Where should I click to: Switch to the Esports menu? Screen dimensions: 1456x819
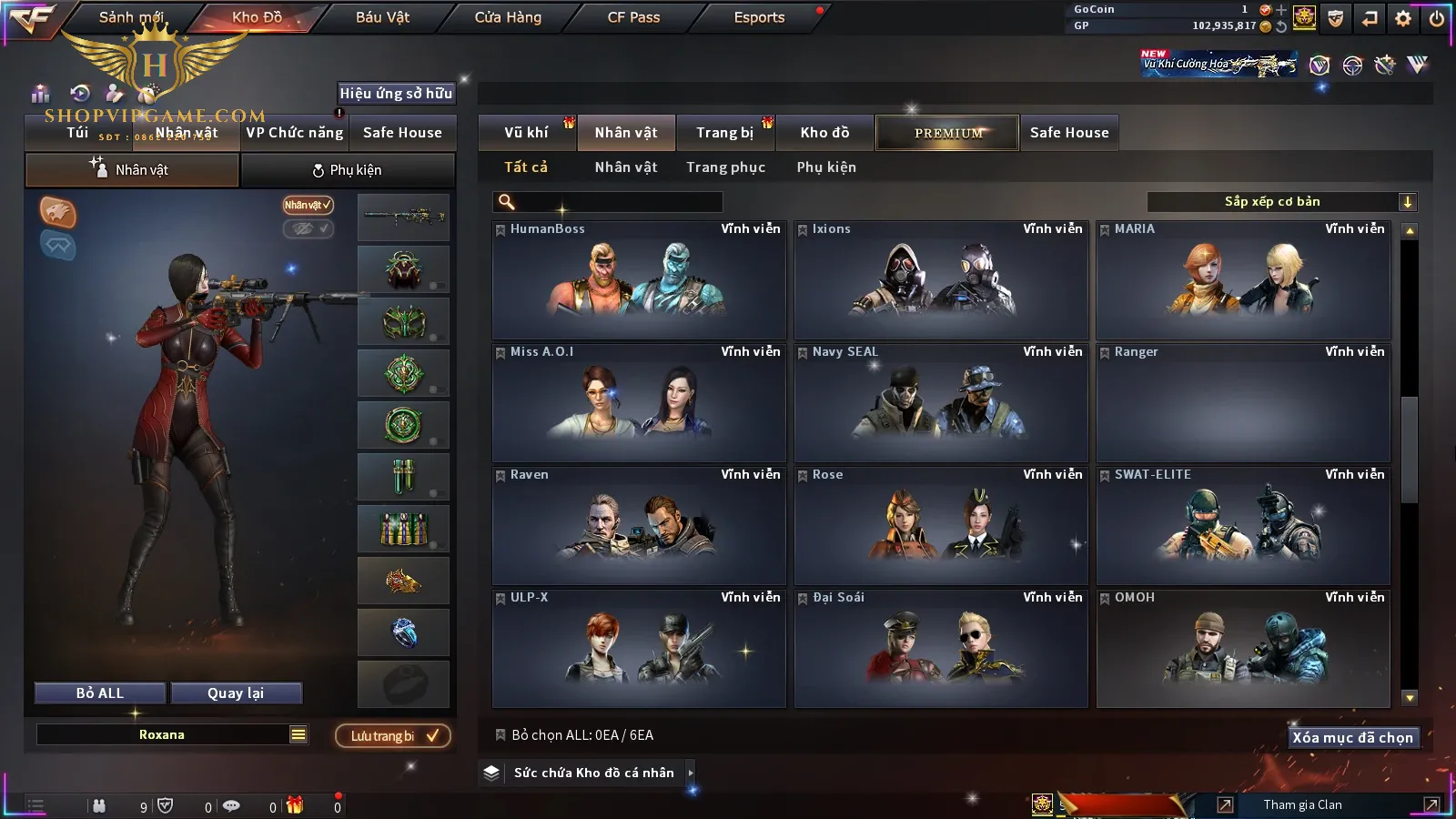tap(759, 17)
